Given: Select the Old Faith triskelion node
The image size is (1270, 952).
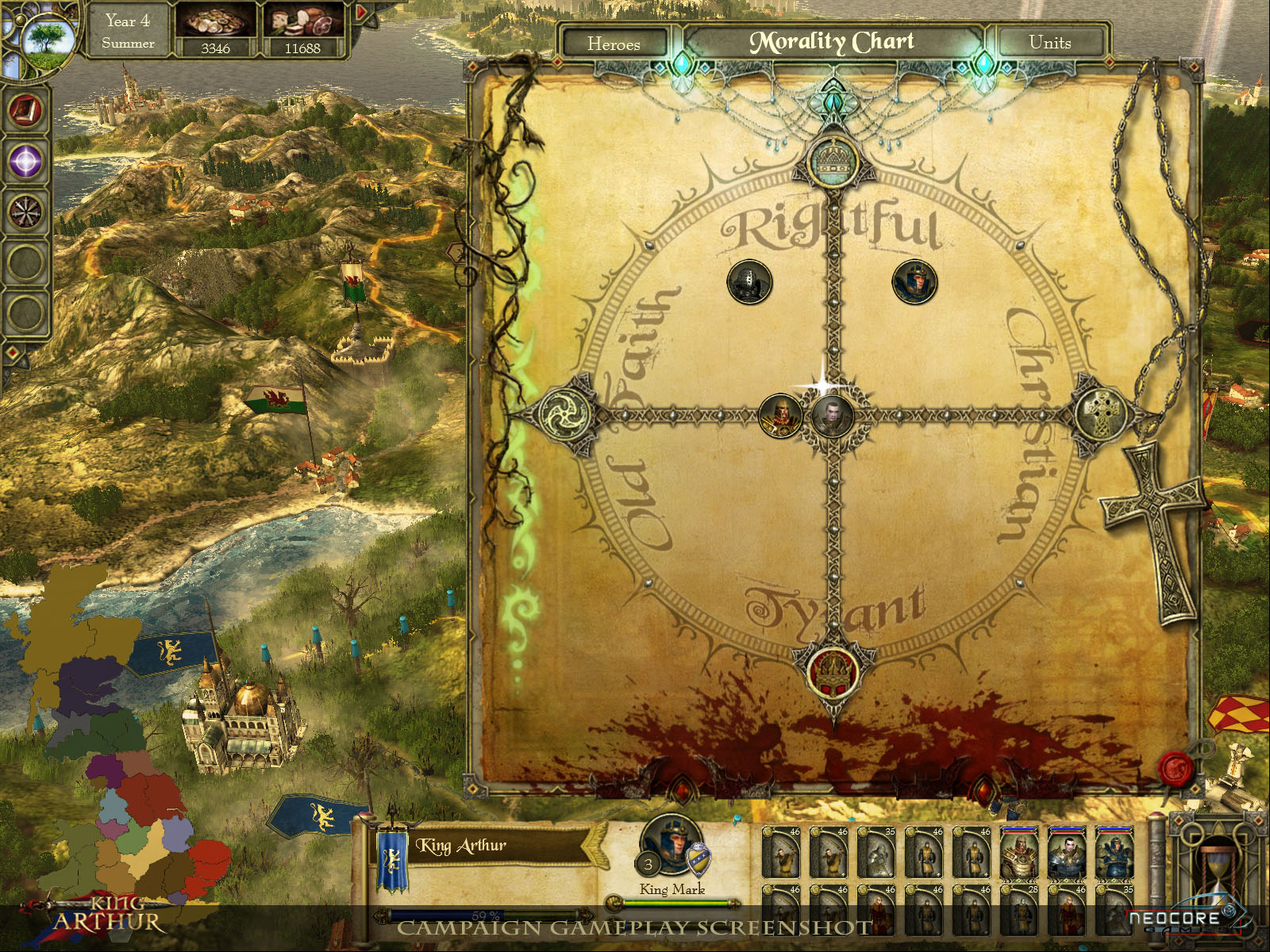Looking at the screenshot, I should click(565, 413).
